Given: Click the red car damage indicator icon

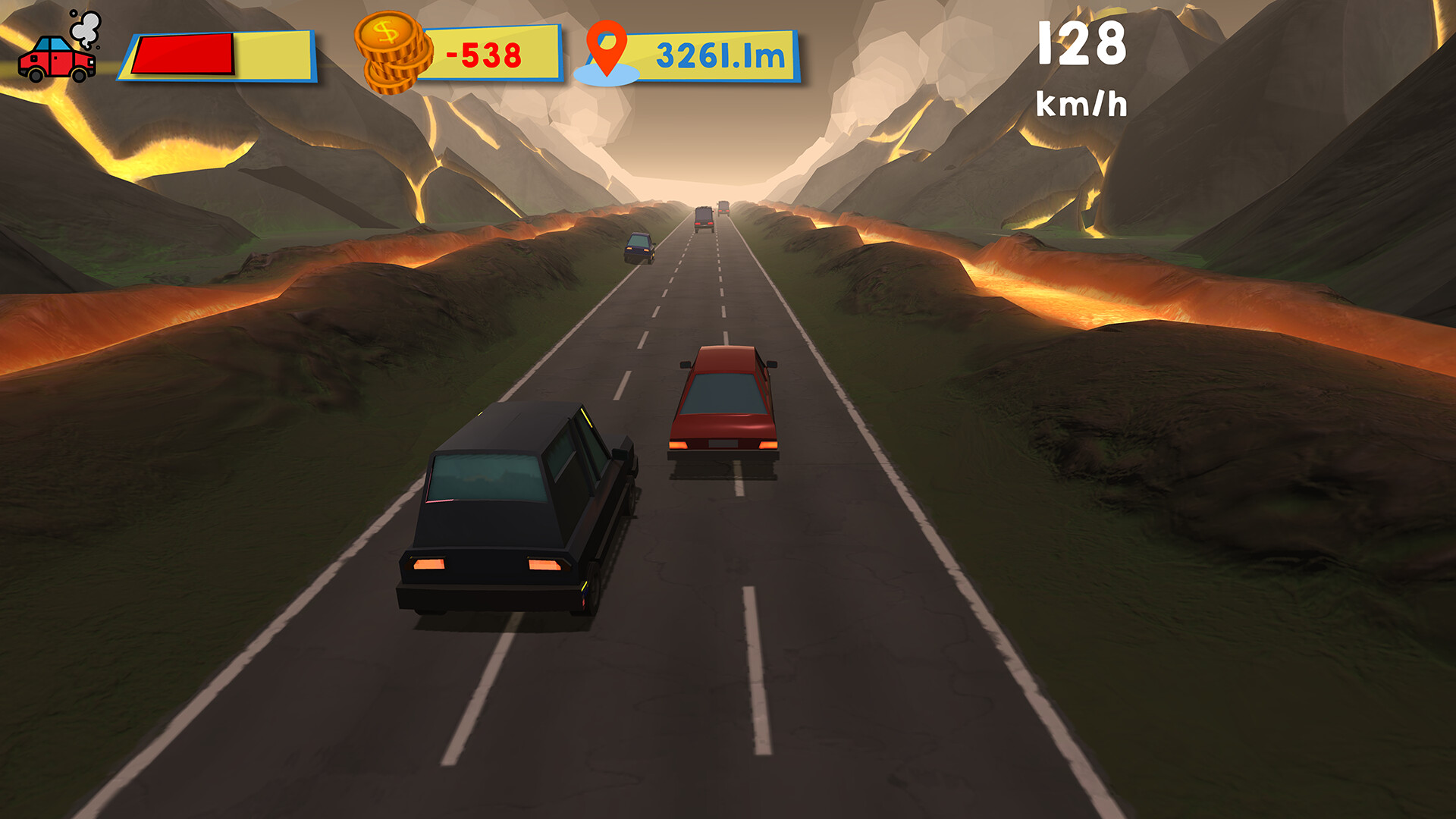Looking at the screenshot, I should coord(57,61).
